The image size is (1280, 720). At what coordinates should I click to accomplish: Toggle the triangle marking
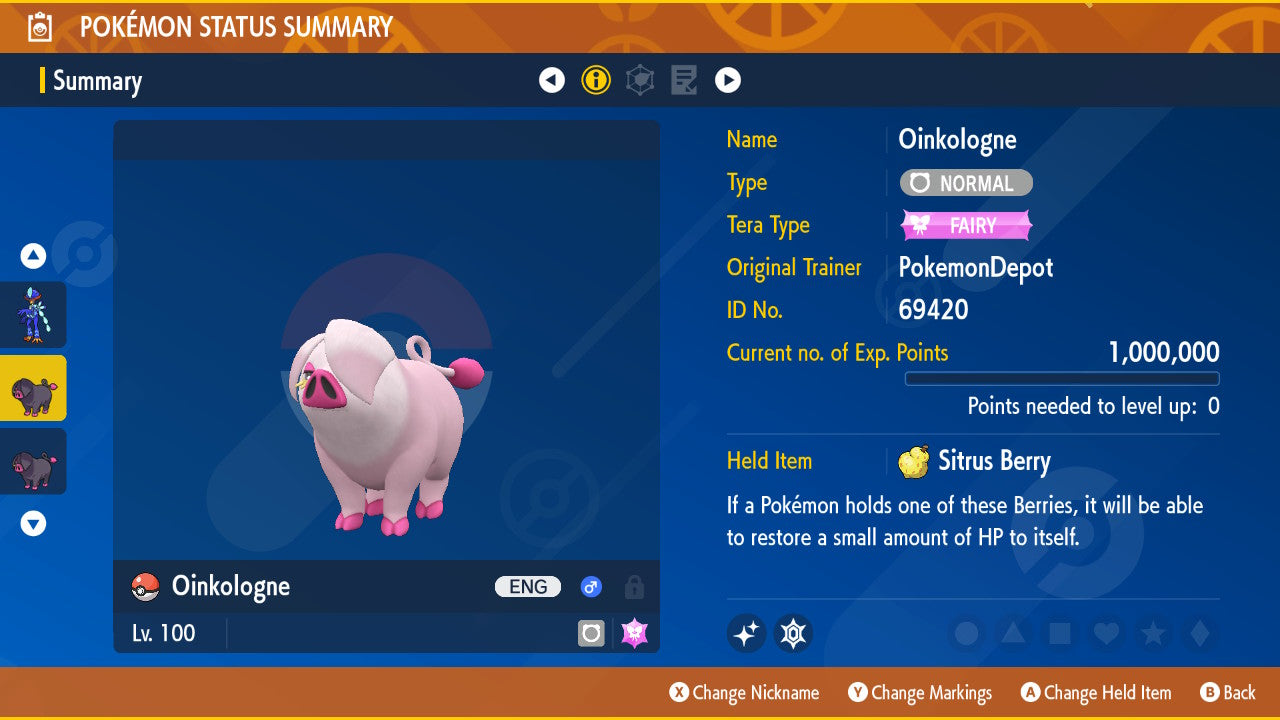click(1013, 633)
